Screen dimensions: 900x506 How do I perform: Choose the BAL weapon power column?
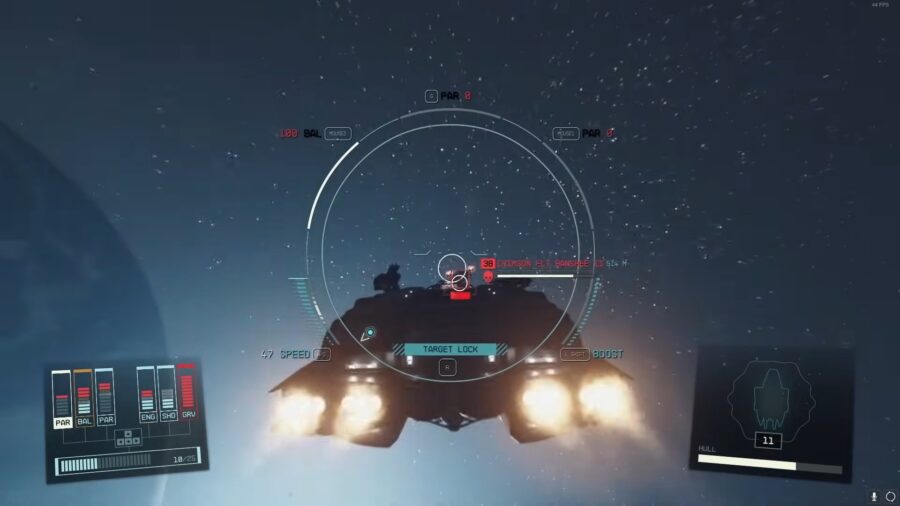(x=84, y=398)
